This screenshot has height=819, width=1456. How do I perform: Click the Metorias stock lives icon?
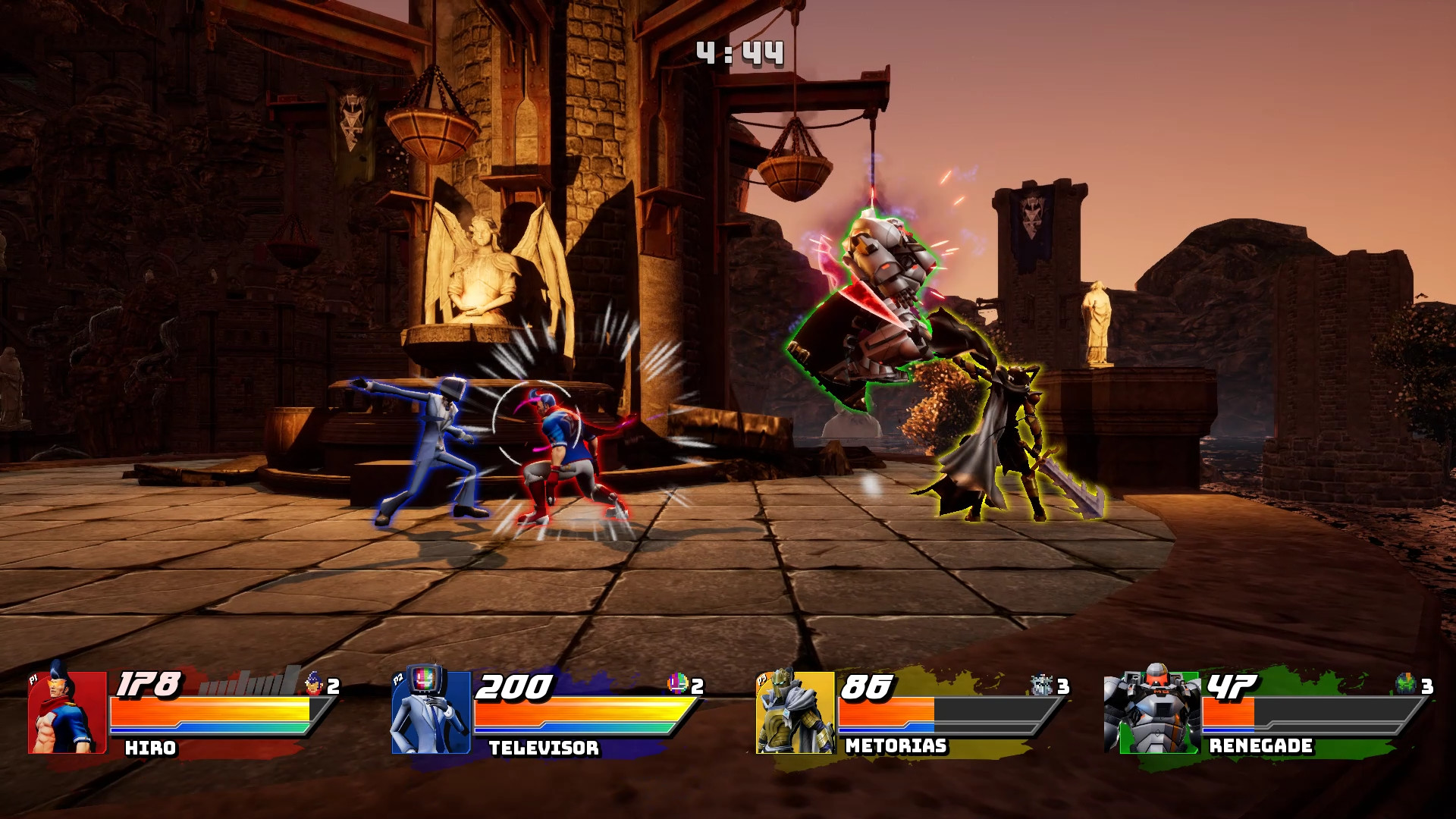(x=1043, y=685)
